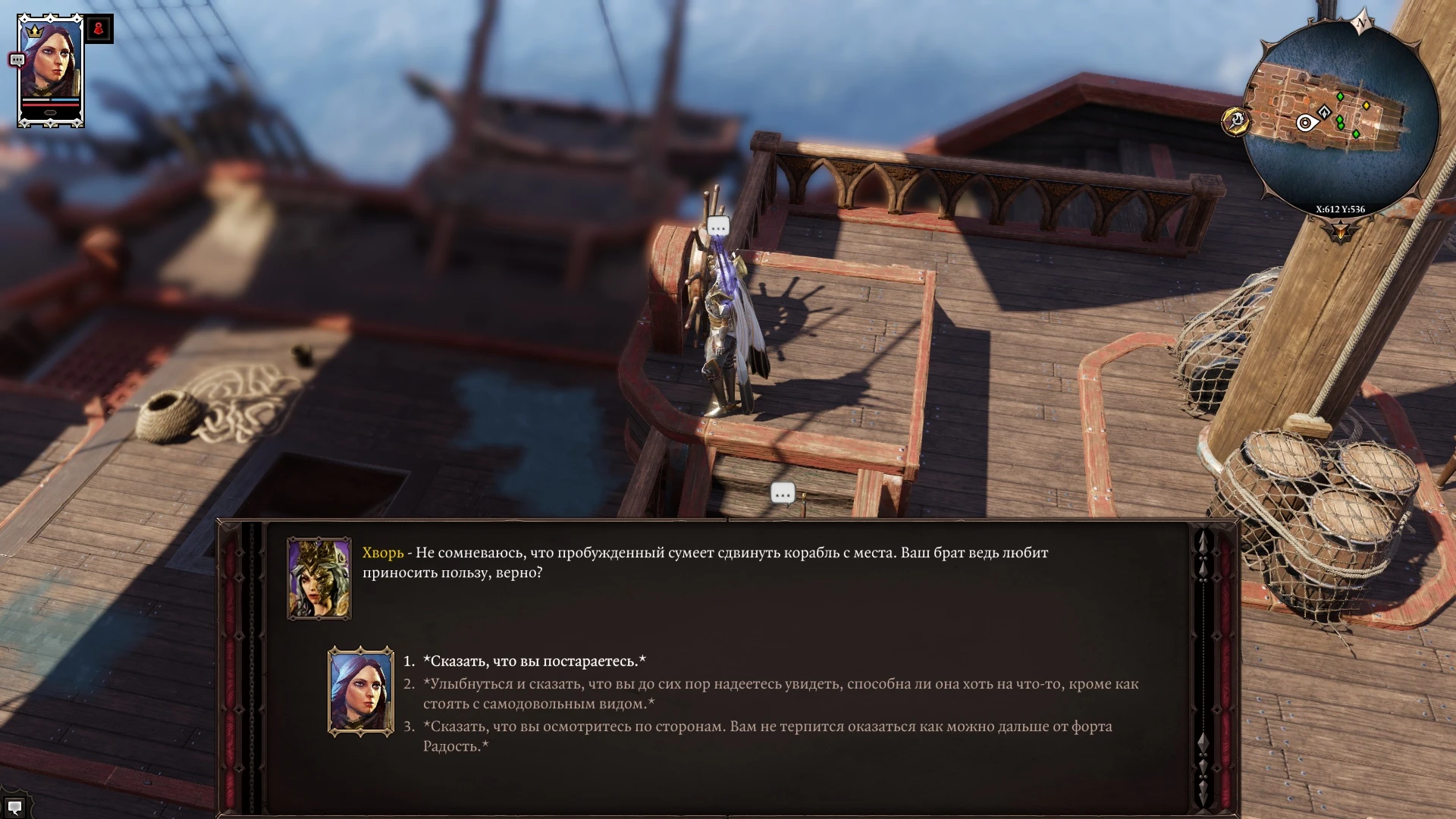The width and height of the screenshot is (1456, 819).
Task: Select option 1 *Сказать, что вы постараетесь*
Action: click(536, 660)
